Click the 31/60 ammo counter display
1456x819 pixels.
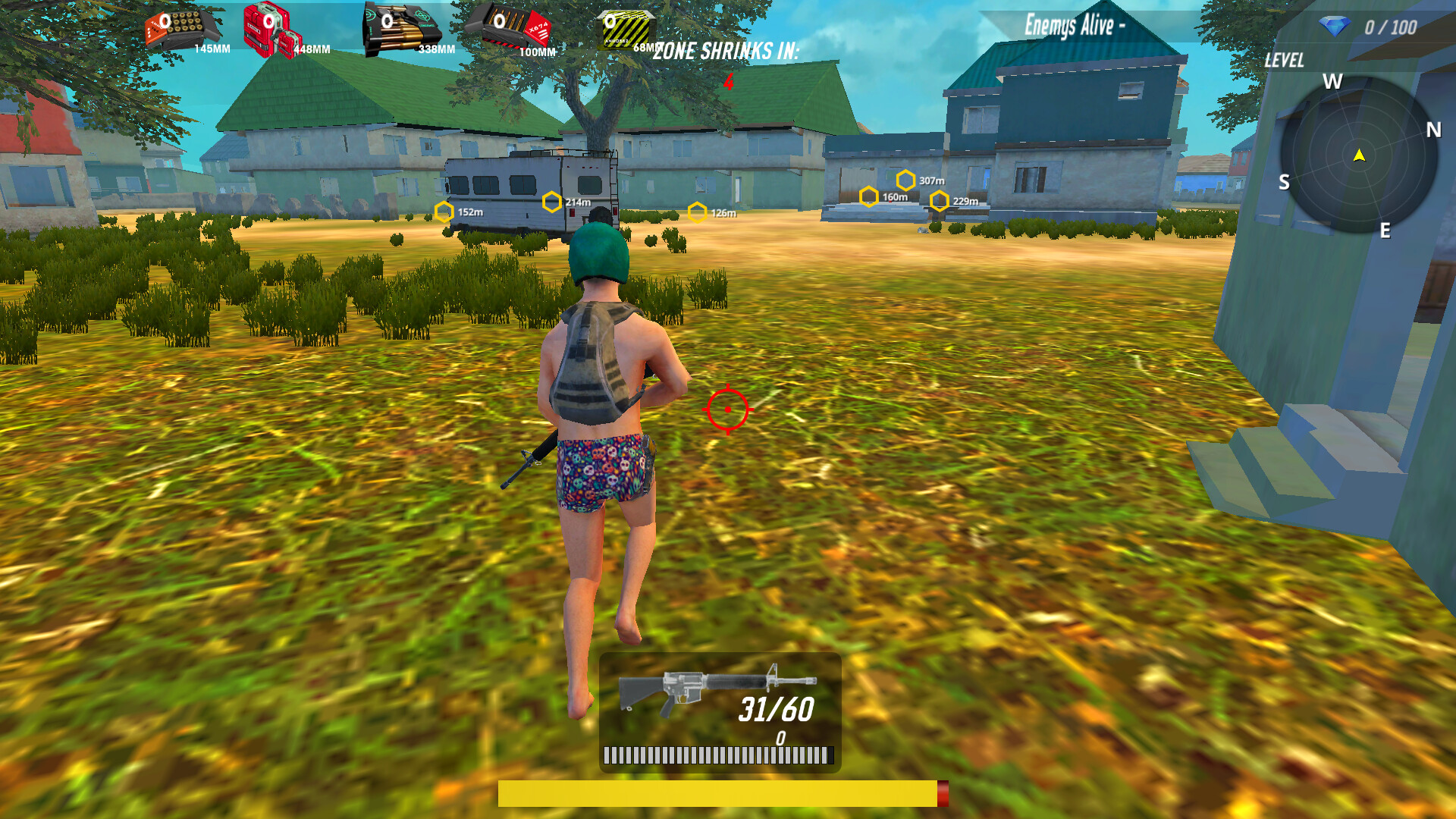(x=775, y=709)
